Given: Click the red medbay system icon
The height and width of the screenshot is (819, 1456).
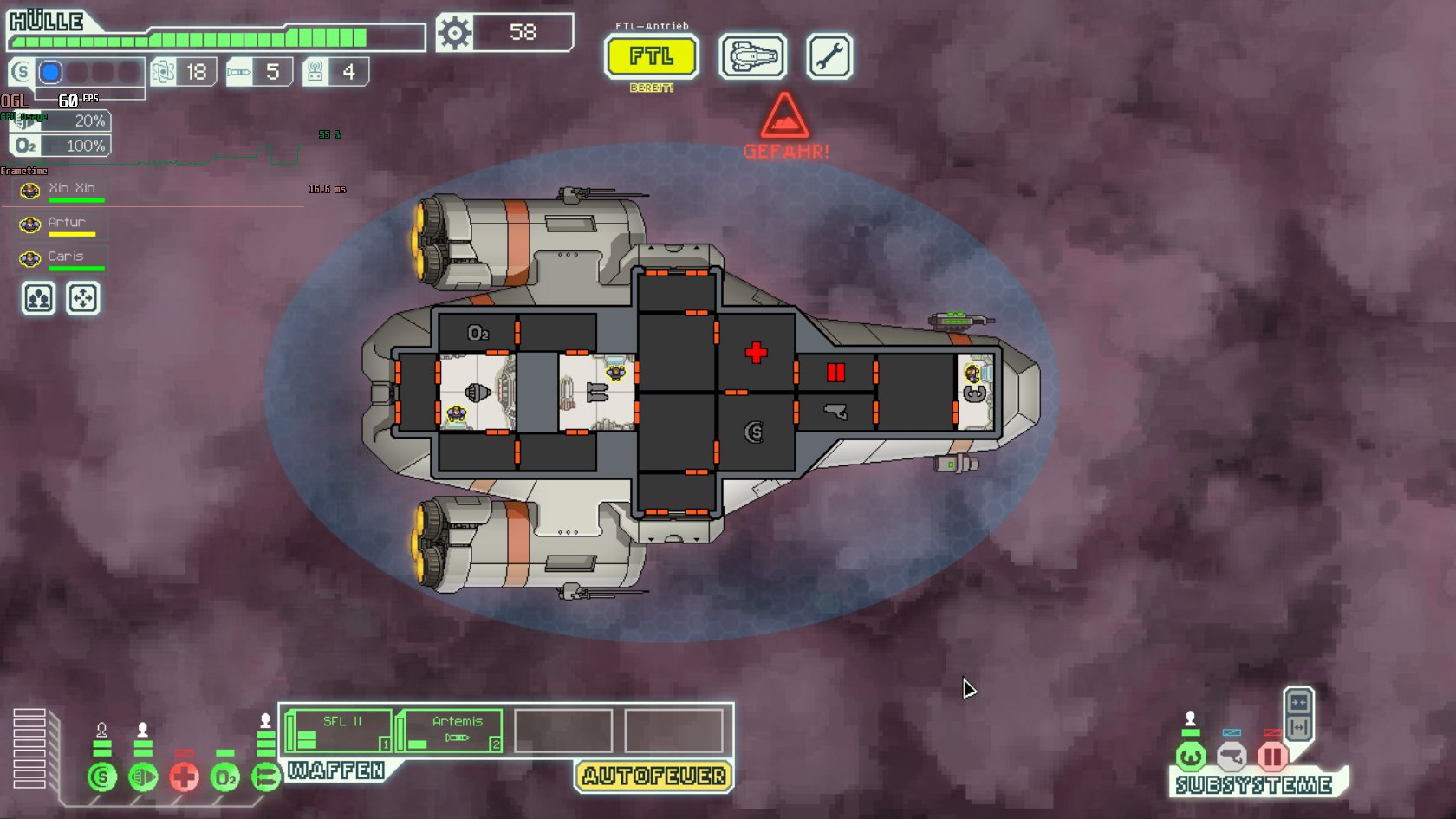Looking at the screenshot, I should point(184,777).
